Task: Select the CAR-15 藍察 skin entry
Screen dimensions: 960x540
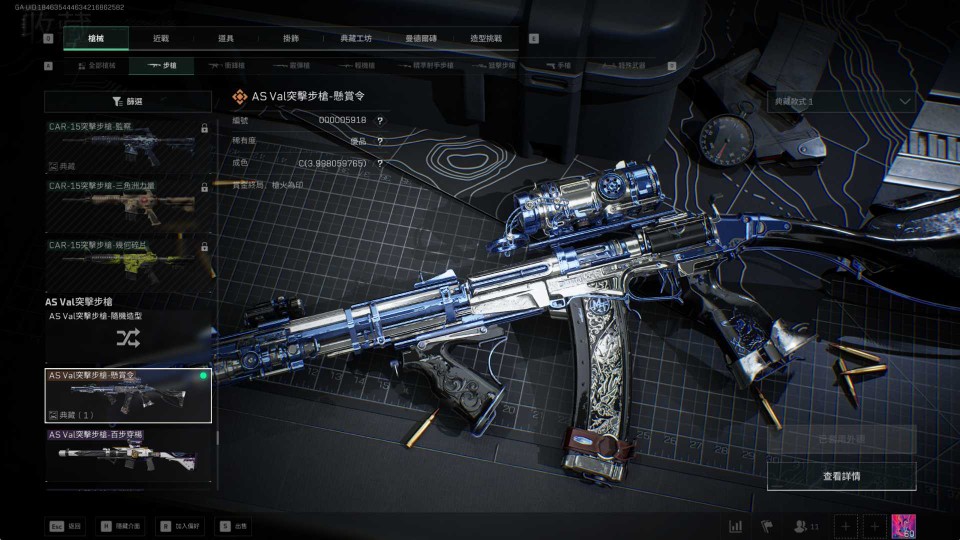Action: coord(128,147)
